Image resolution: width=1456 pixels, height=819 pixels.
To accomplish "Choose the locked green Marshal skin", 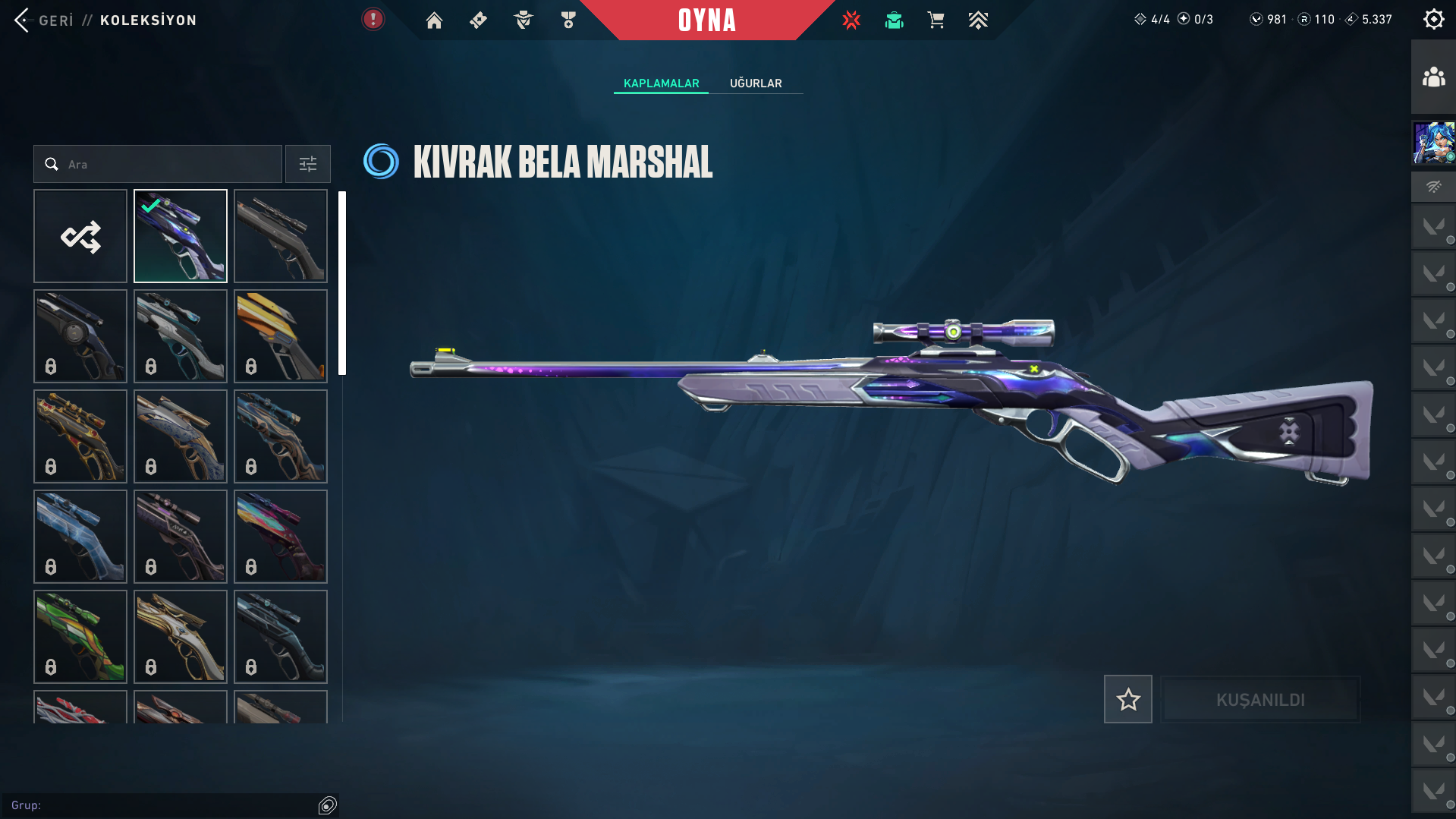I will tap(80, 637).
